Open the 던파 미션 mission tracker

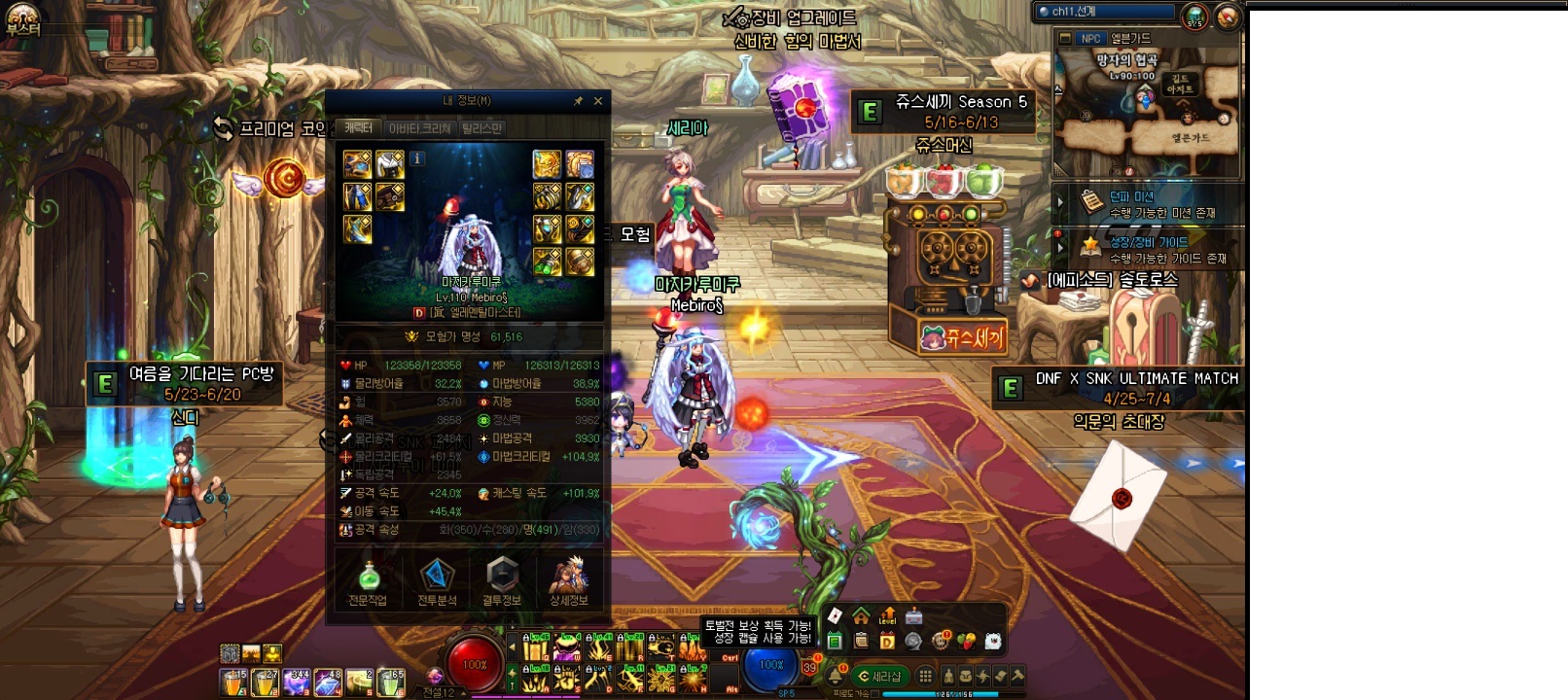point(1148,204)
